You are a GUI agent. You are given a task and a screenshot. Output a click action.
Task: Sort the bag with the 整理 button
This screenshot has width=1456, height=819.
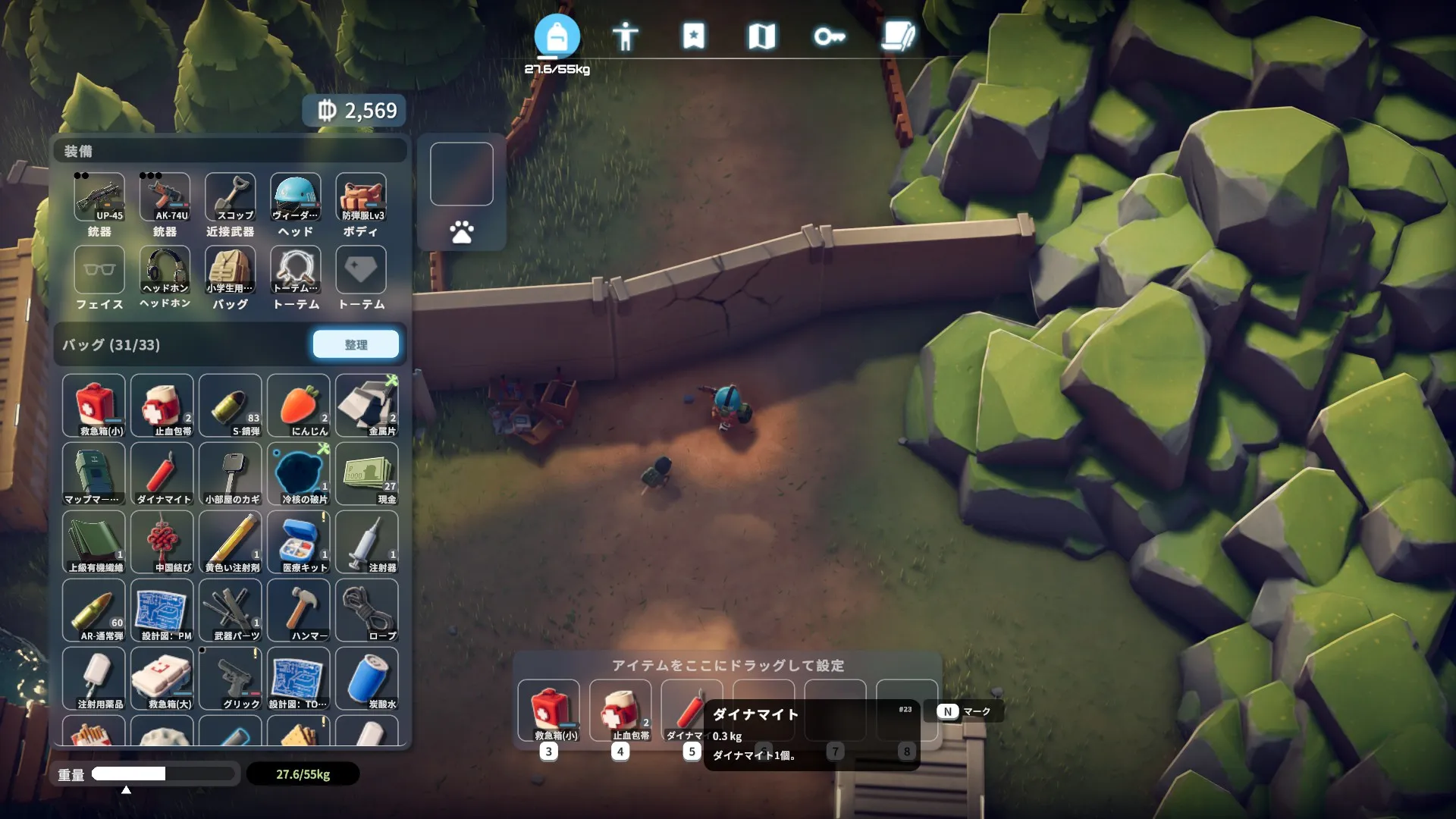(356, 344)
